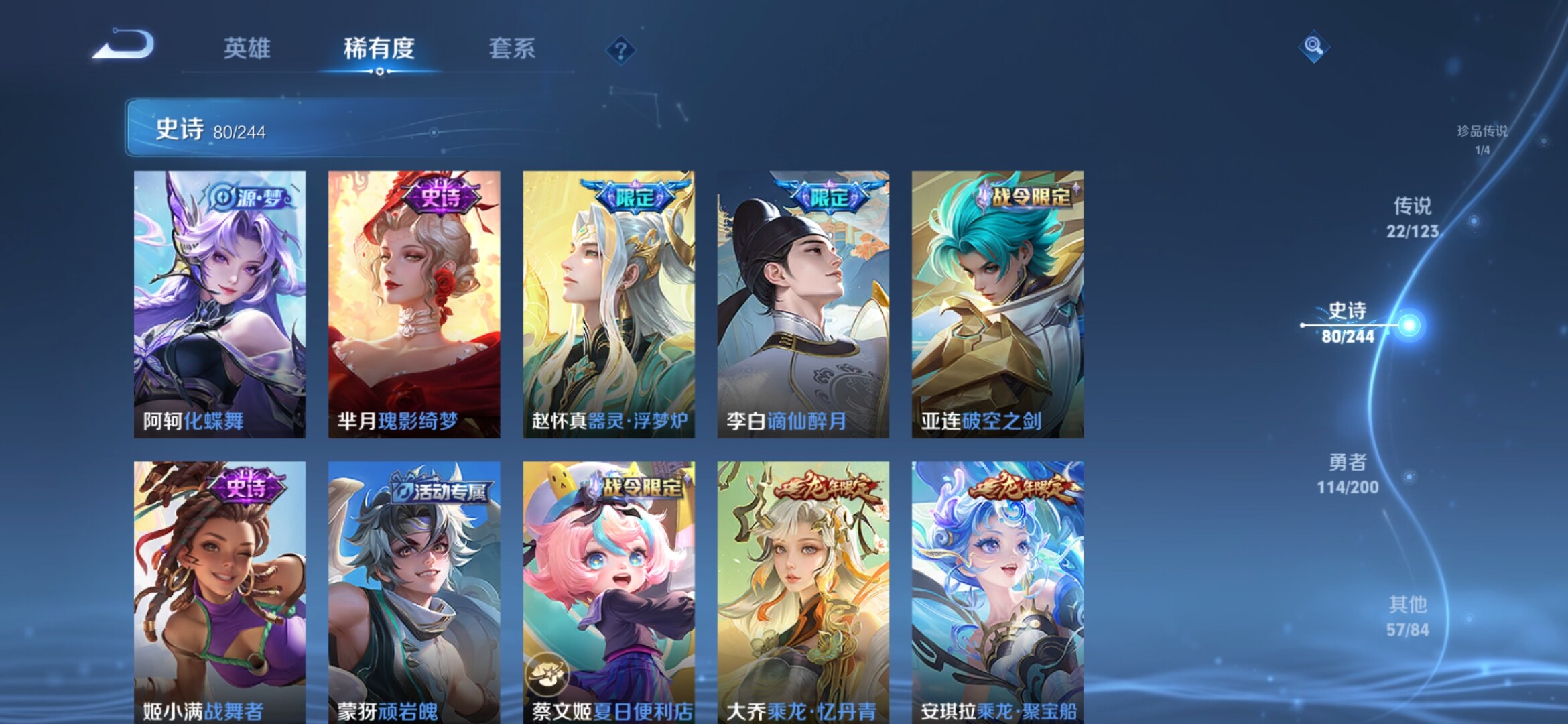Viewport: 1568px width, 724px height.
Task: Select the 阿轲 化蝶舞 skin card
Action: [x=220, y=304]
